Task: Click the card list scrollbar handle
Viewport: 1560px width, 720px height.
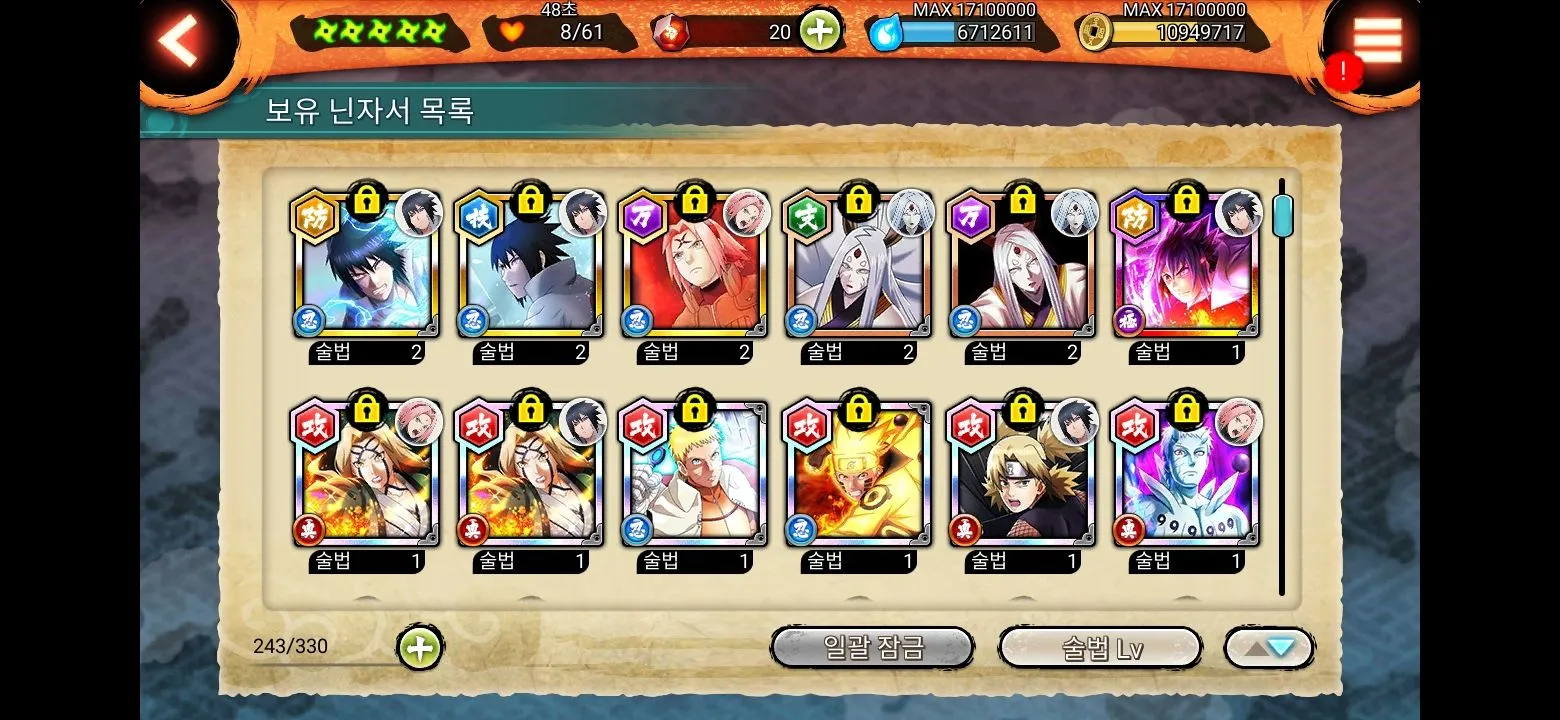Action: (1282, 215)
